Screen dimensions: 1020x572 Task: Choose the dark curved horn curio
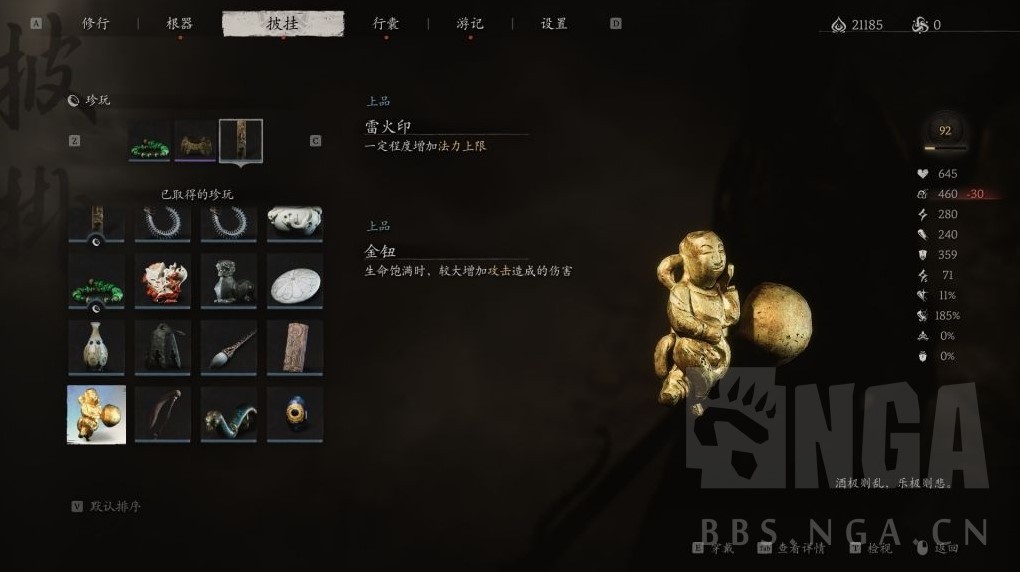(162, 414)
